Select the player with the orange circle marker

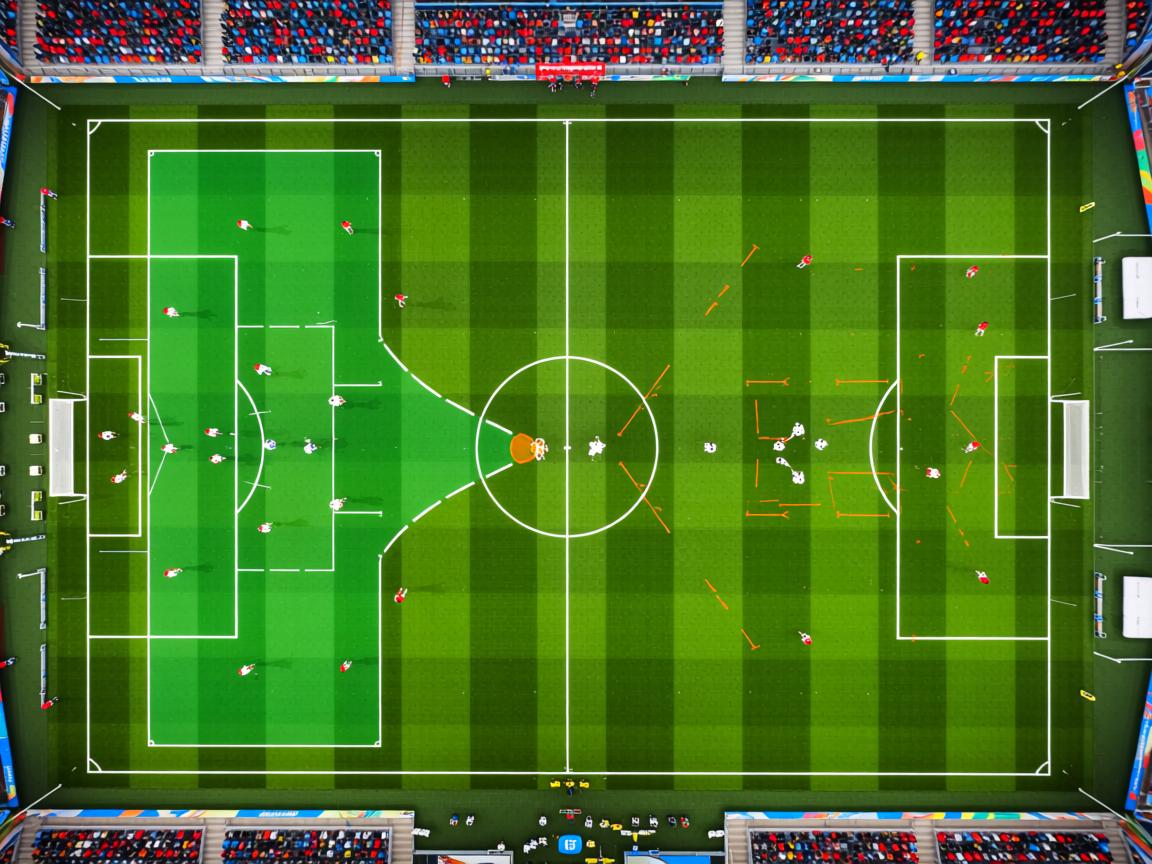click(x=523, y=448)
